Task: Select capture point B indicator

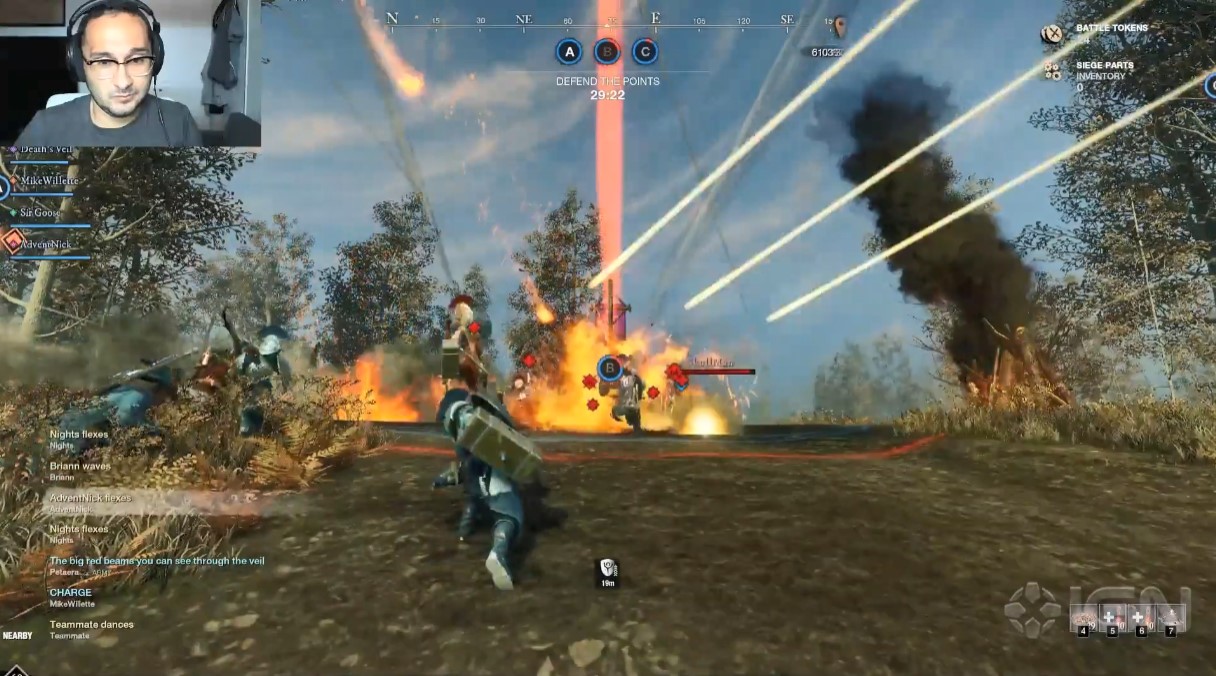Action: (607, 51)
